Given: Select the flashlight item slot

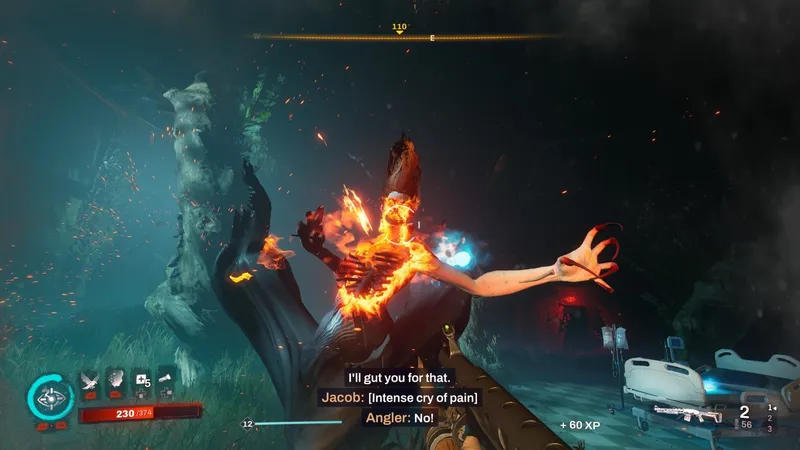Looking at the screenshot, I should (166, 380).
